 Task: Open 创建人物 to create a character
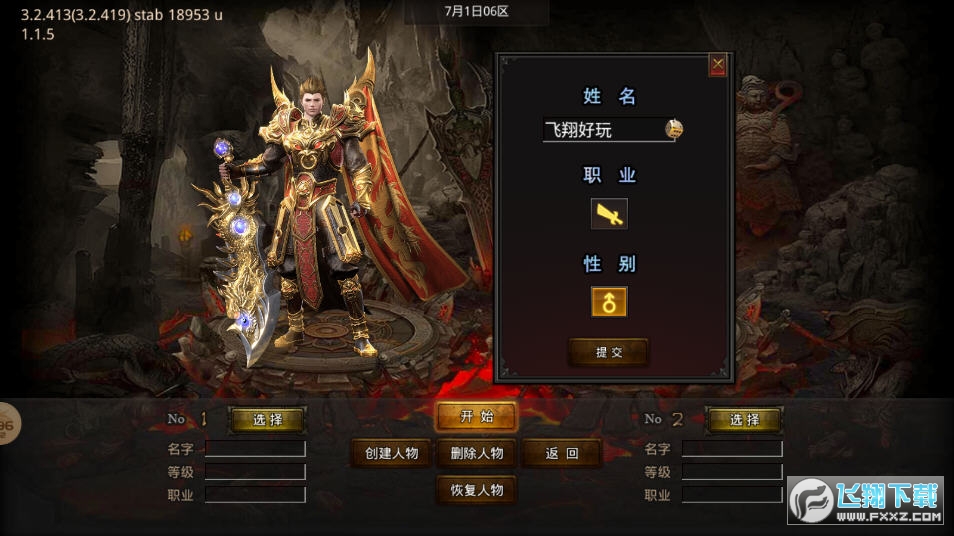[391, 453]
